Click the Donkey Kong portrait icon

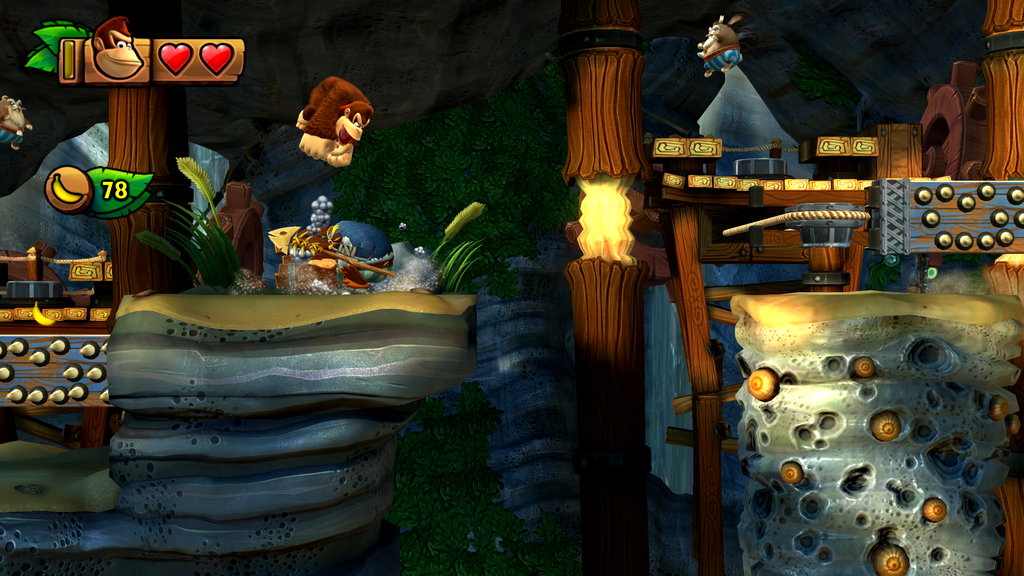(116, 50)
